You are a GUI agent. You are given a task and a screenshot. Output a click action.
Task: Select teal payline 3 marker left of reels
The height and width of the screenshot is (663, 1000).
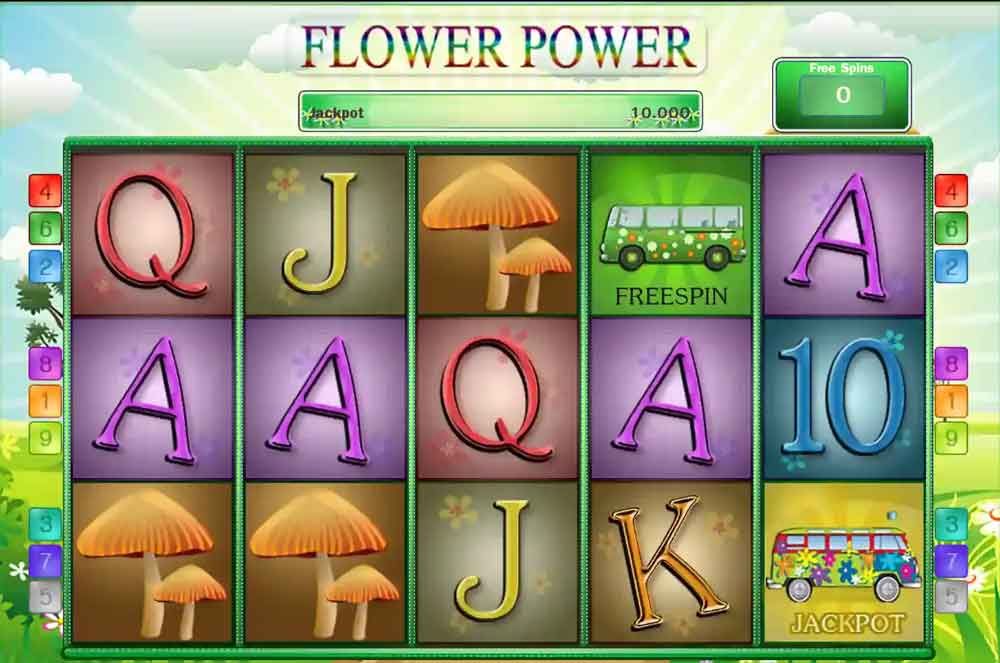coord(45,524)
